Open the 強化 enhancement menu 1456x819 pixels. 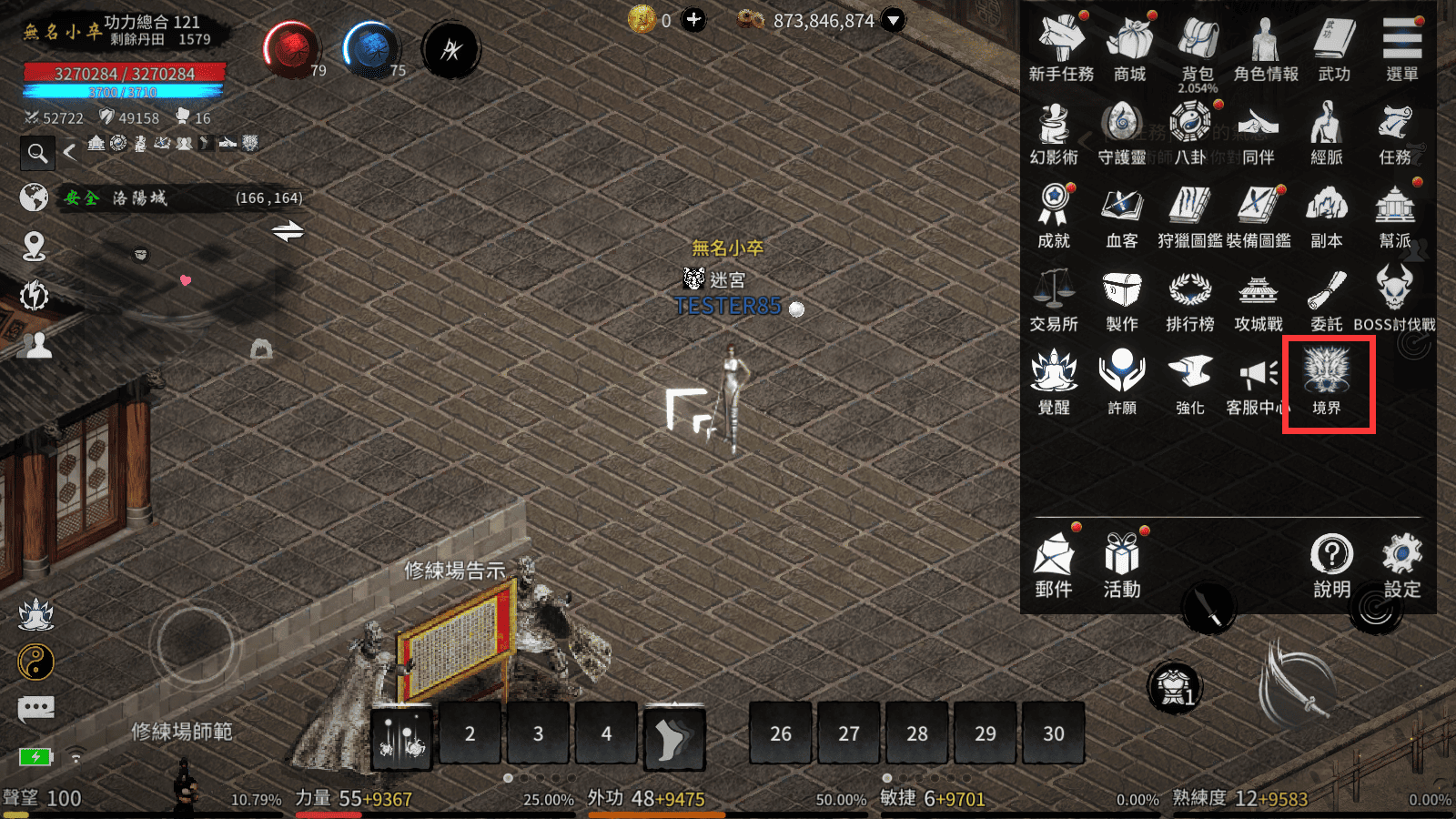tap(1190, 382)
